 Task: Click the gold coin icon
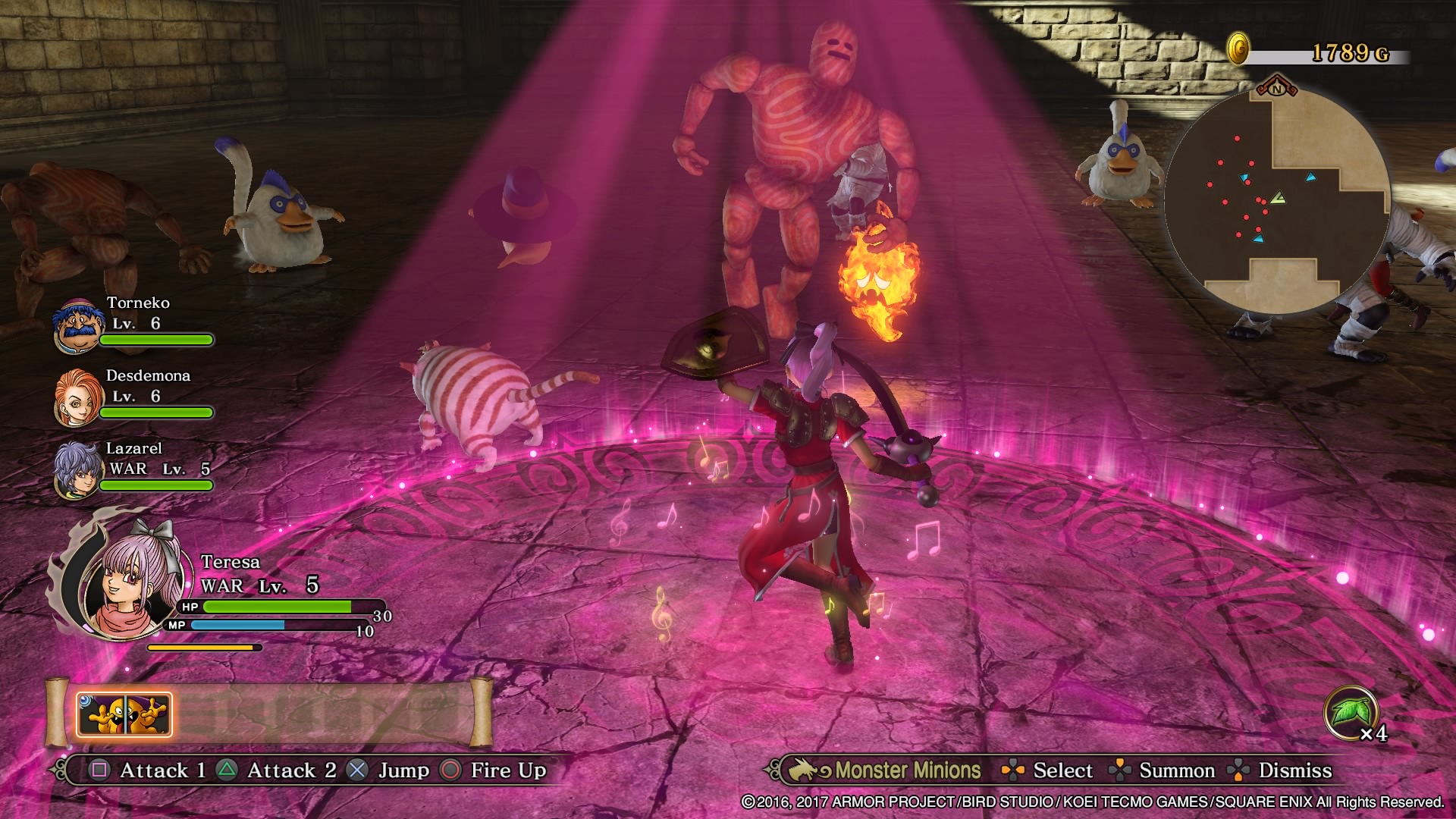[x=1238, y=49]
